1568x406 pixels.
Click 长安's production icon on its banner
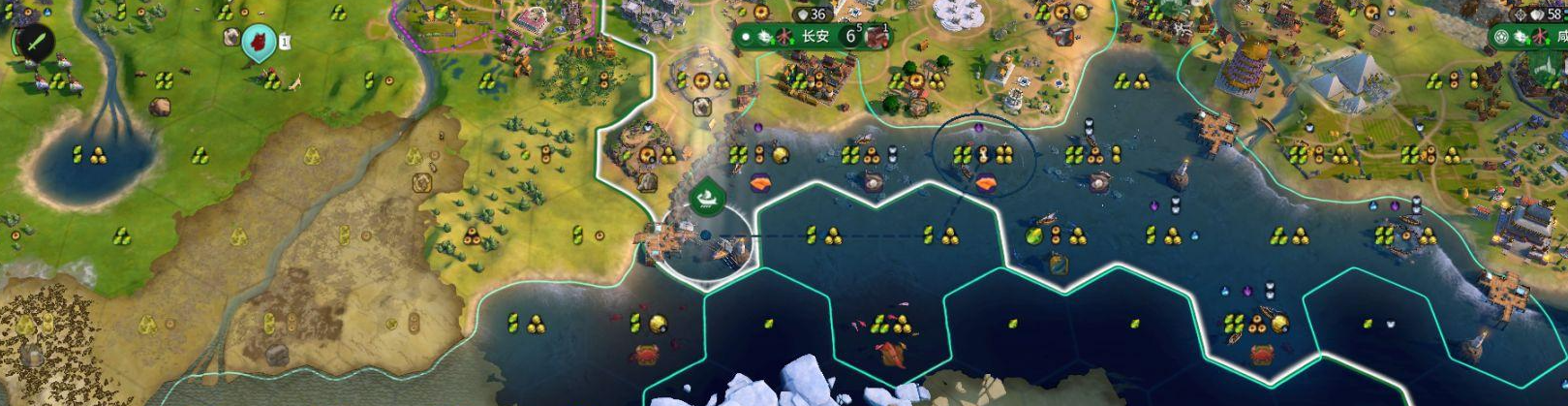click(x=878, y=37)
